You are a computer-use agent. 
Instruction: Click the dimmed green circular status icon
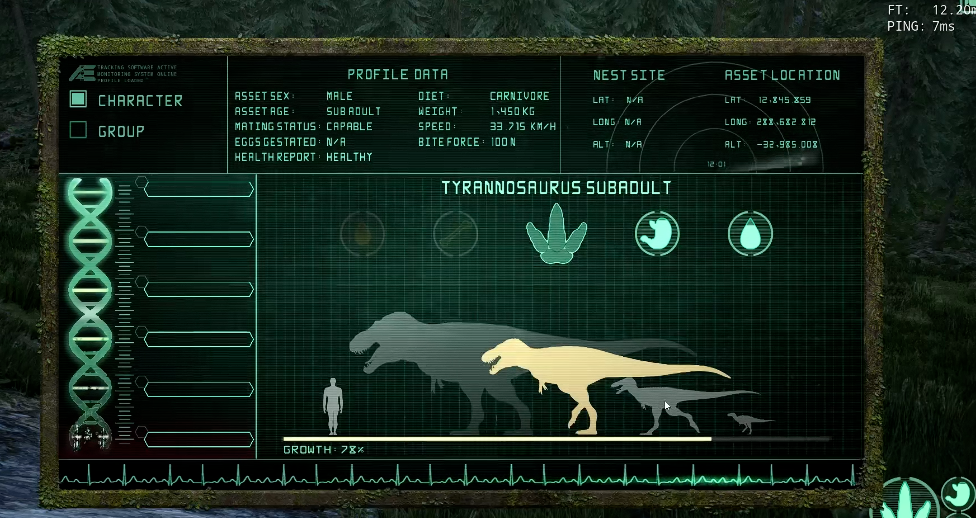coord(455,234)
